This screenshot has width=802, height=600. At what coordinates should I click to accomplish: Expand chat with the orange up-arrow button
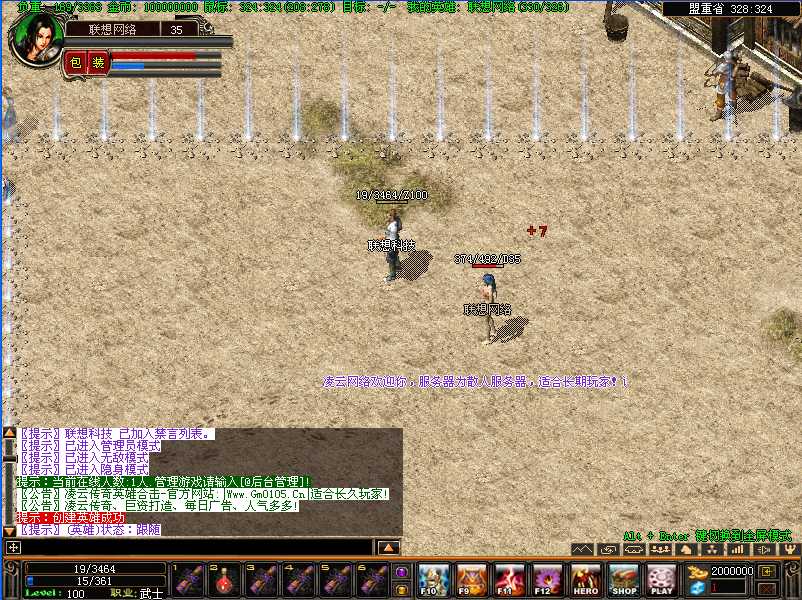pyautogui.click(x=389, y=547)
